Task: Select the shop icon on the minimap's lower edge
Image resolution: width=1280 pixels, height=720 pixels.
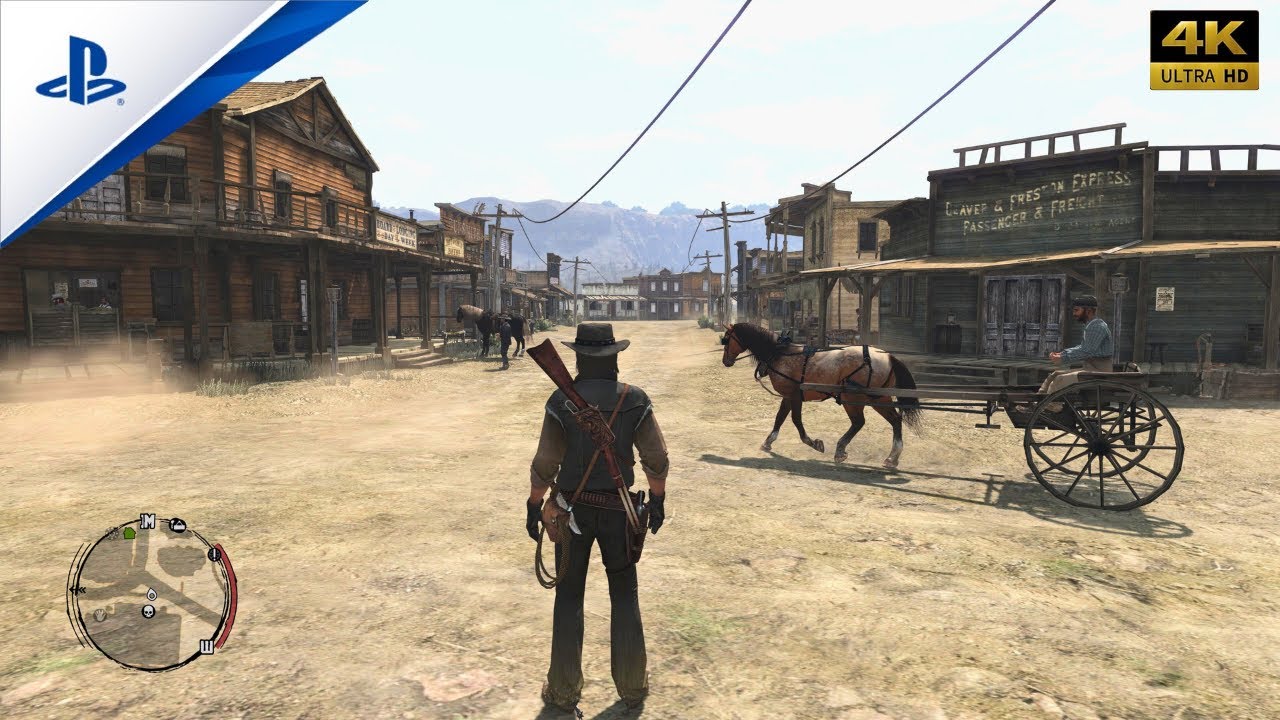Action: tap(205, 645)
